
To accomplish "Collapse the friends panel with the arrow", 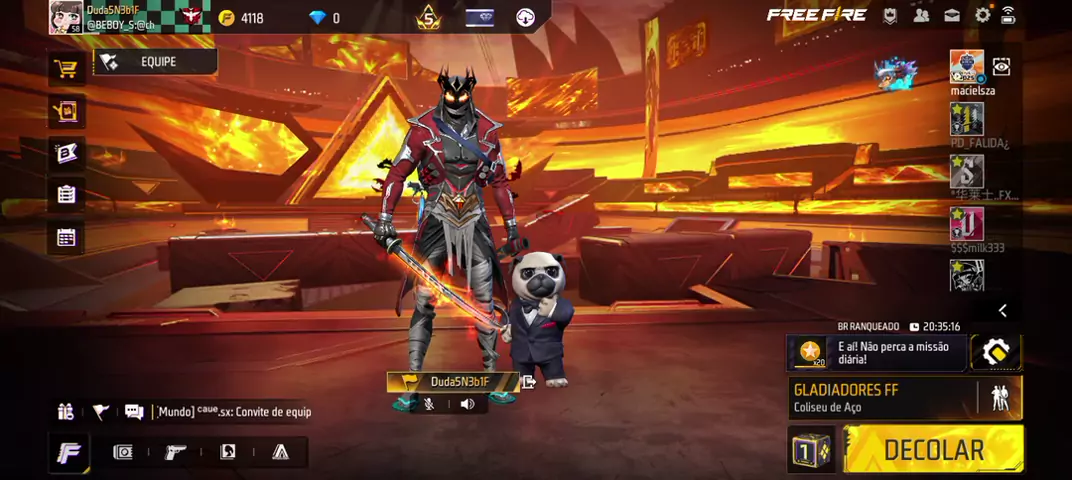I will (1002, 311).
